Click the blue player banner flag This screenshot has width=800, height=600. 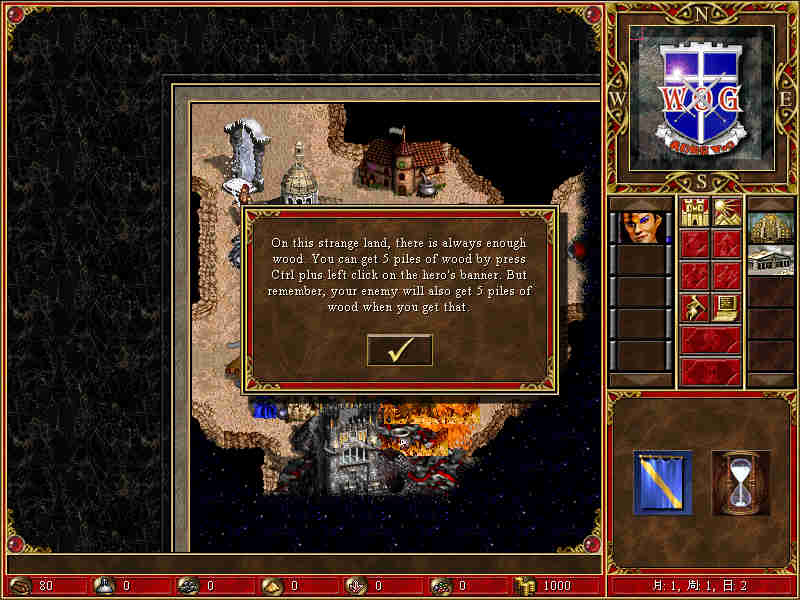click(662, 482)
